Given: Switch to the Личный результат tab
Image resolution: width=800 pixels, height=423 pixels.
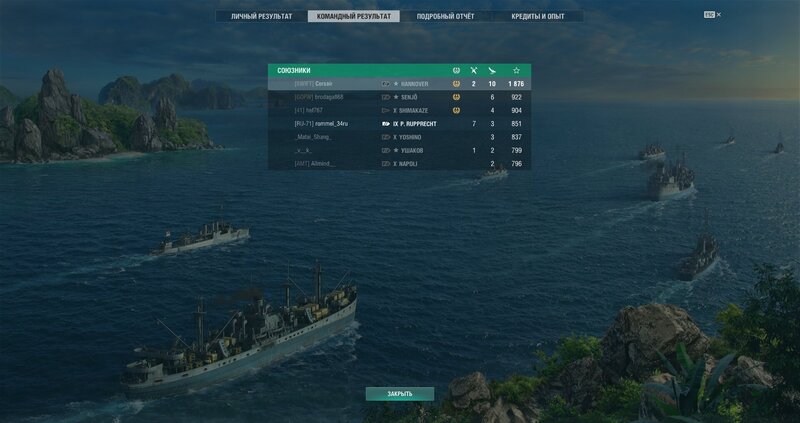Looking at the screenshot, I should (x=261, y=17).
